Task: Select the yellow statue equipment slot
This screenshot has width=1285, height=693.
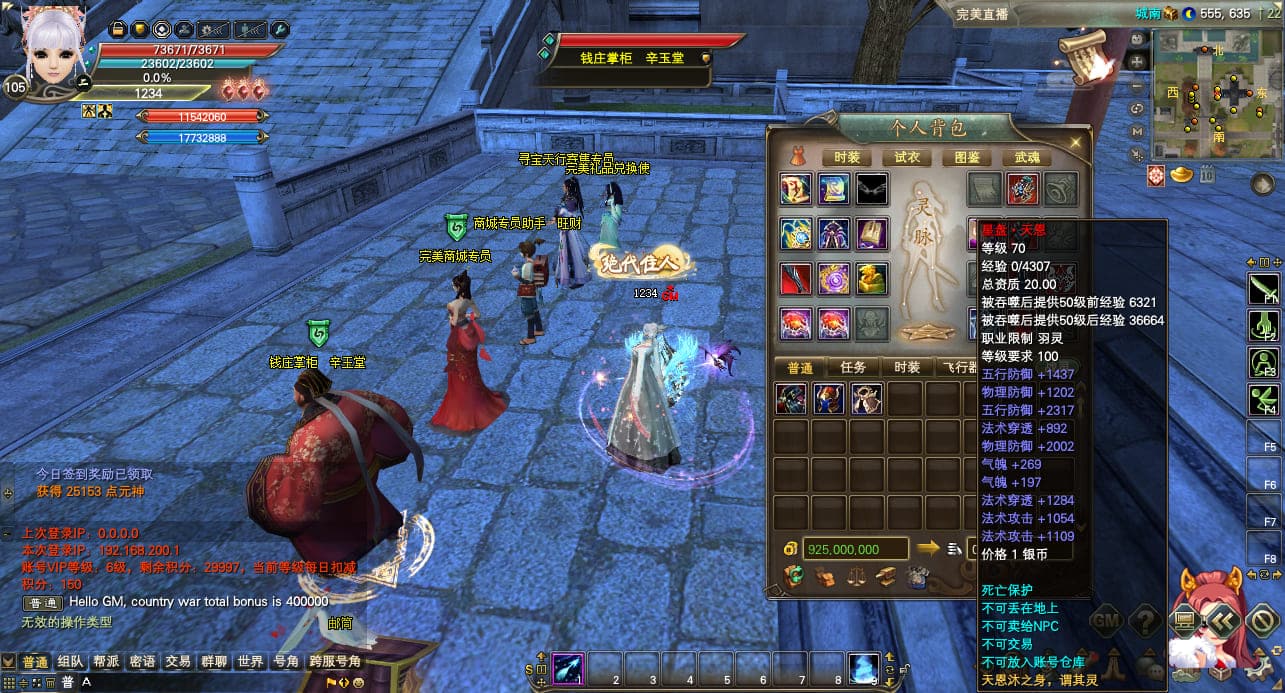Action: (x=872, y=279)
